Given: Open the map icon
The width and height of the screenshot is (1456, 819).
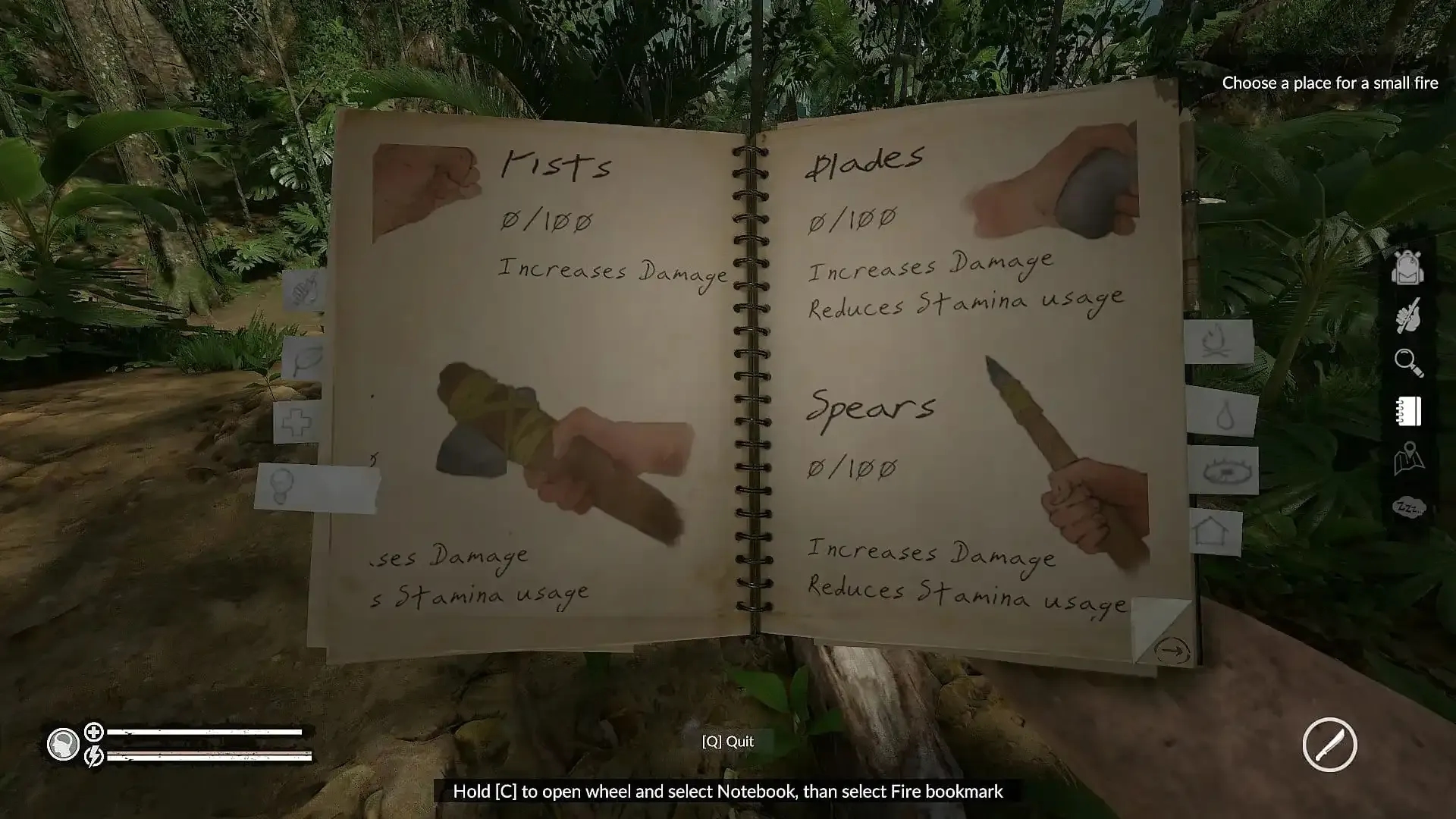Looking at the screenshot, I should coord(1408,459).
